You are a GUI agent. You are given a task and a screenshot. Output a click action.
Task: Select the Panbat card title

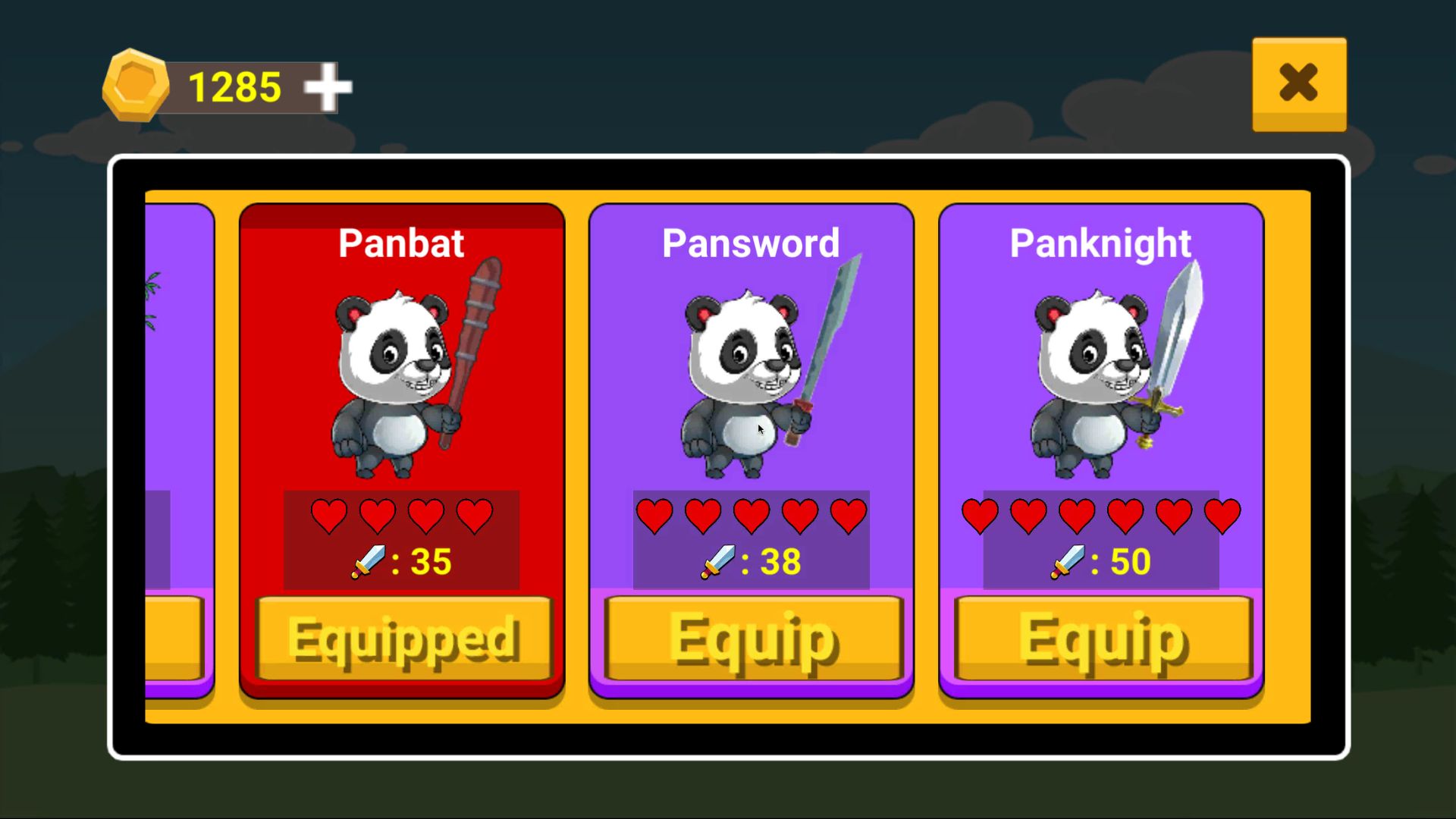click(403, 243)
